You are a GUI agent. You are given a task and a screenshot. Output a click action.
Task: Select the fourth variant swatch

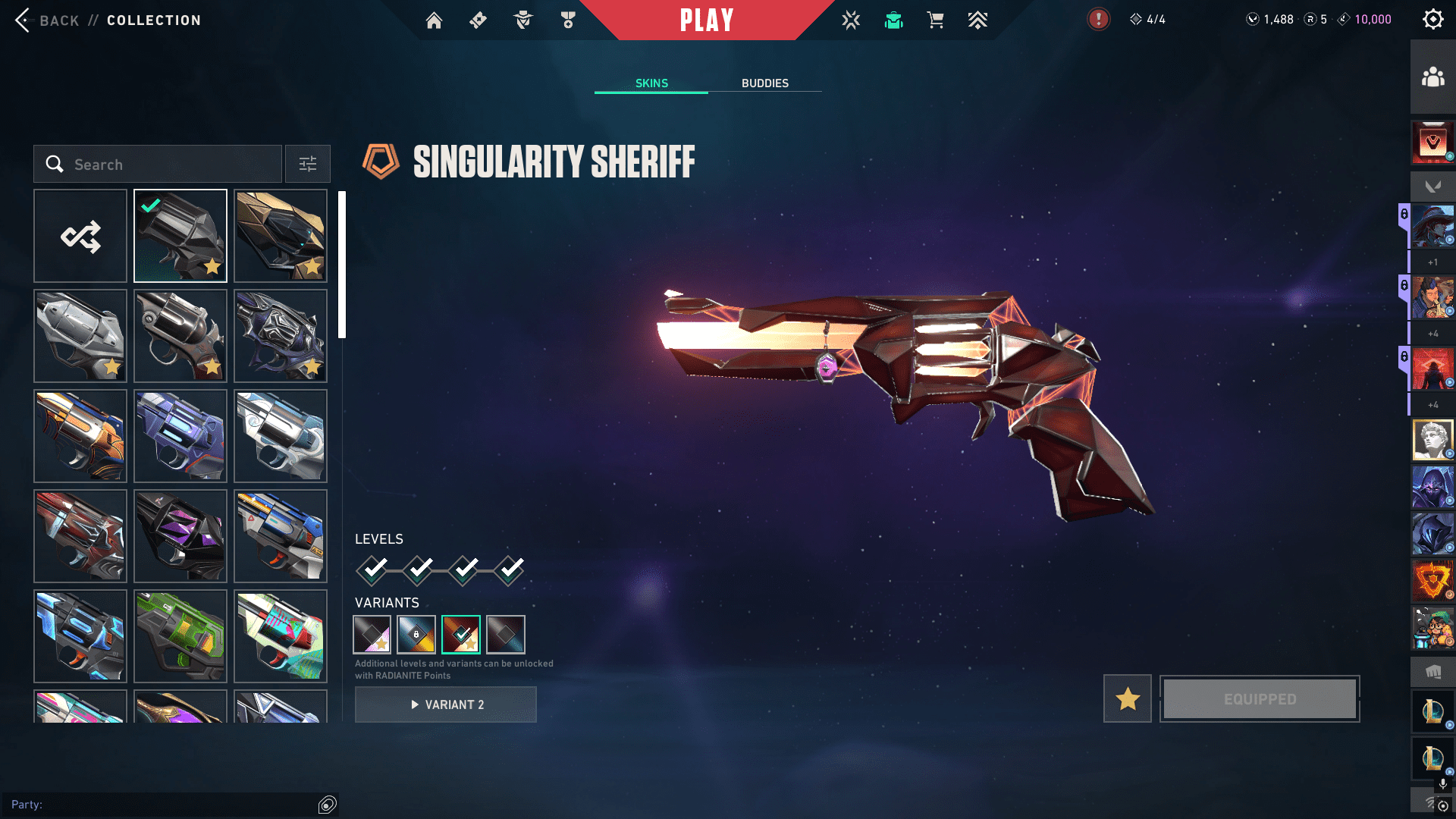pyautogui.click(x=506, y=635)
